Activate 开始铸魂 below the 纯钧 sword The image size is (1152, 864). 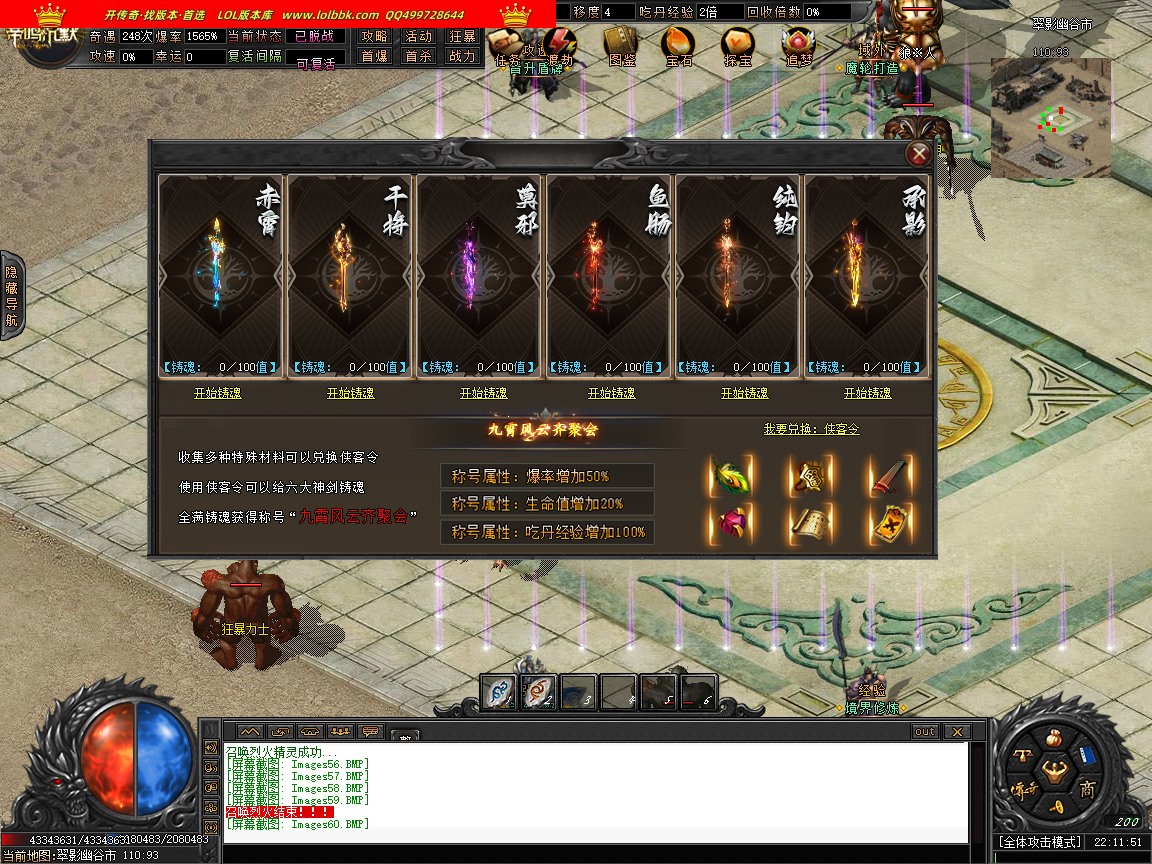coord(744,393)
